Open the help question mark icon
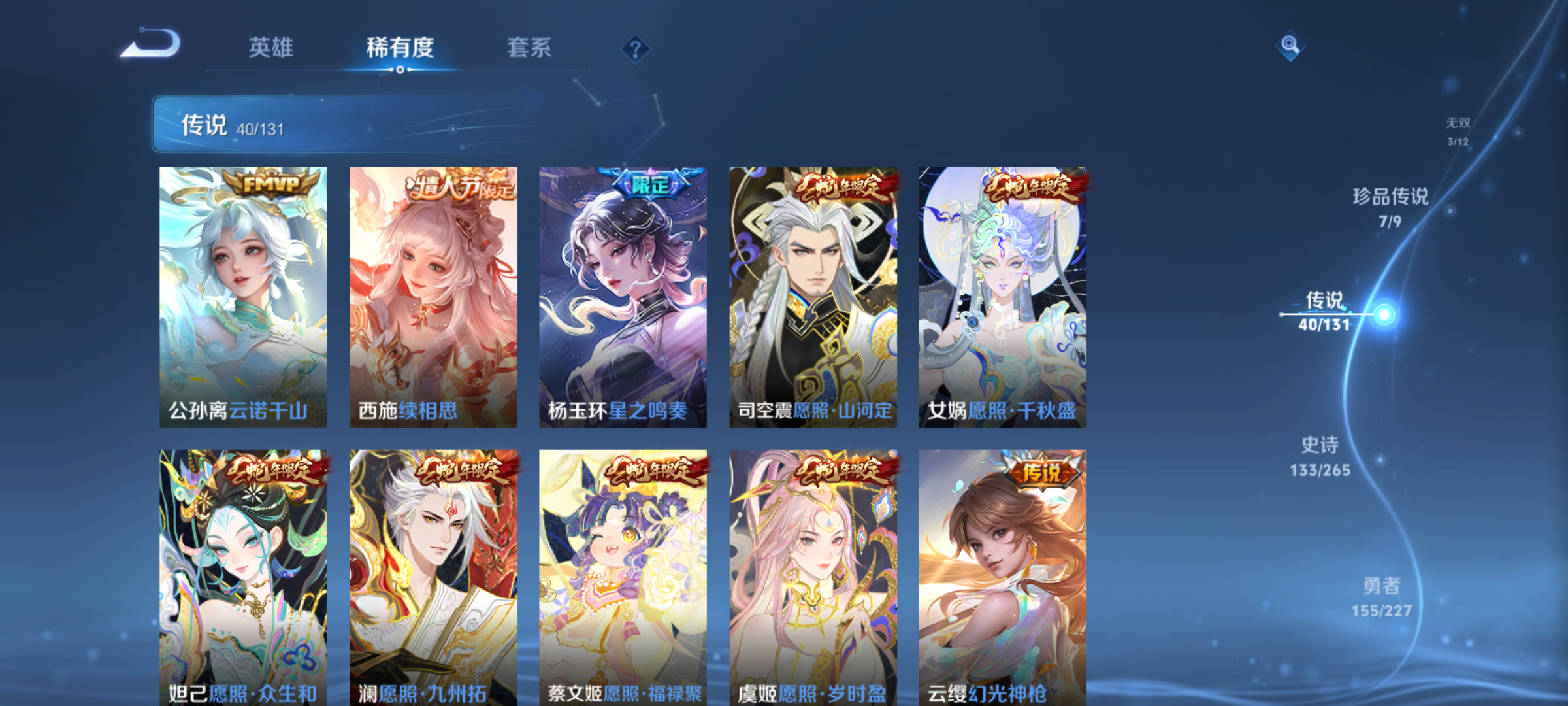This screenshot has height=706, width=1568. [634, 48]
